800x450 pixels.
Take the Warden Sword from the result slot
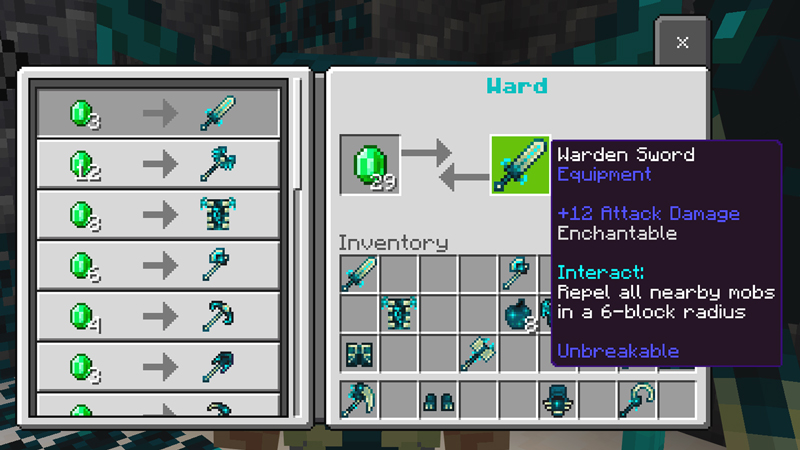pos(520,164)
